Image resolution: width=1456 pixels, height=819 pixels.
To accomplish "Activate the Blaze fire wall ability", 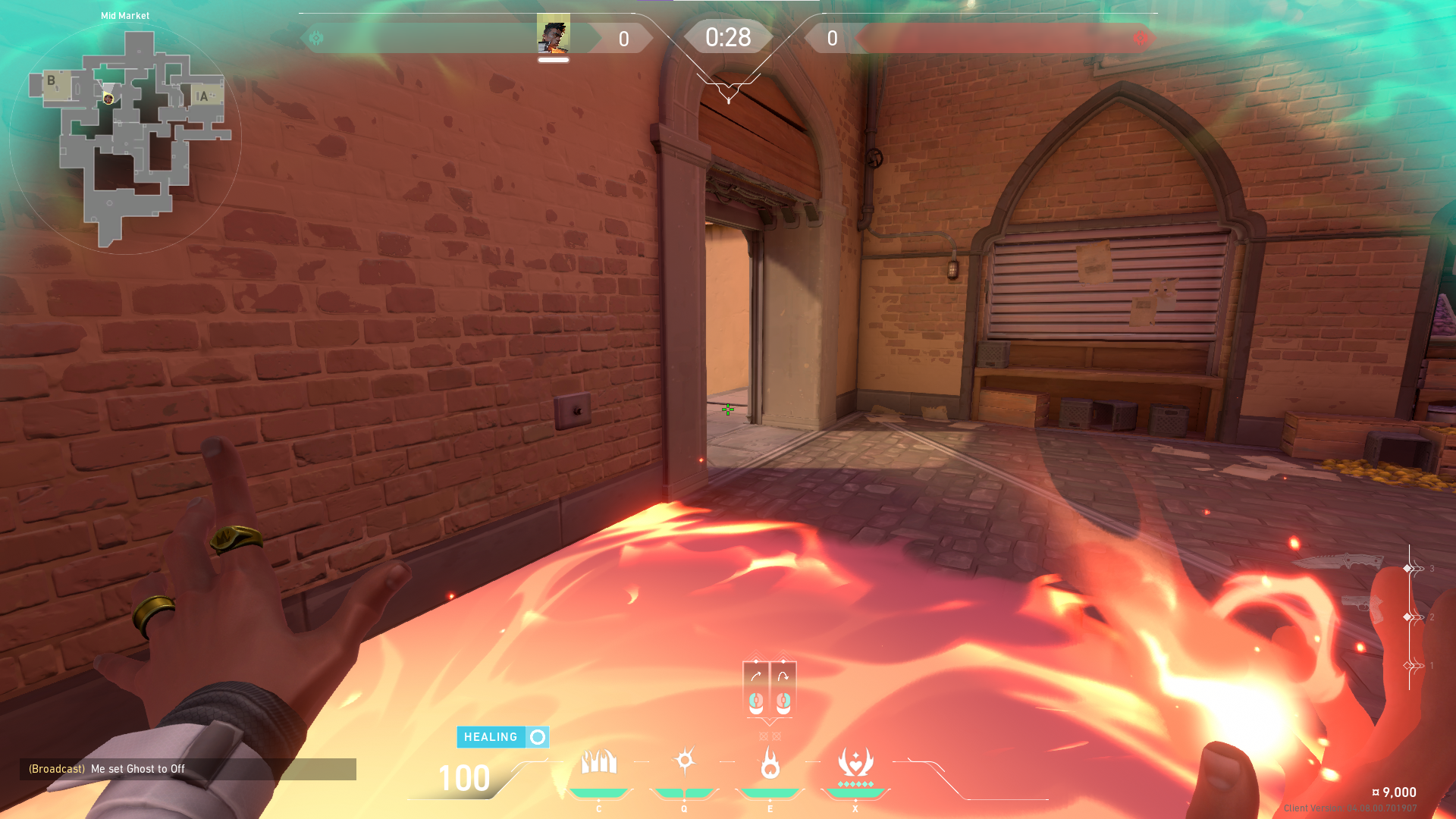I will [x=599, y=762].
